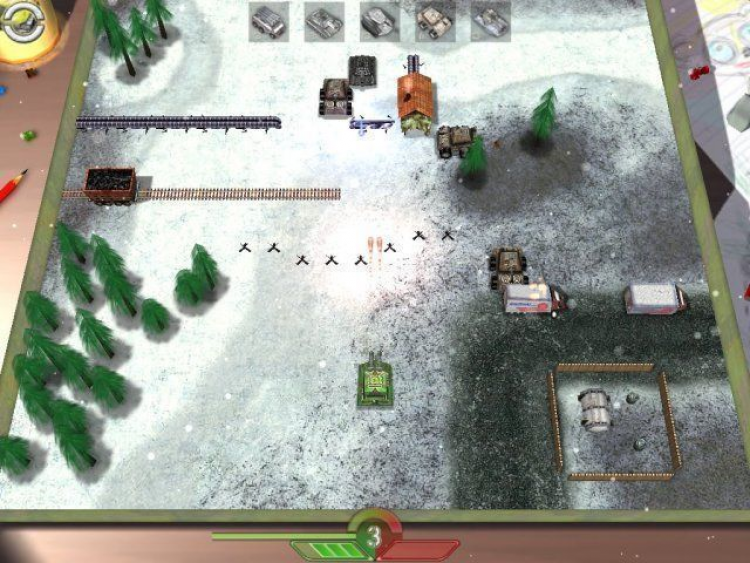Click the circular ring icon in the corner
This screenshot has width=750, height=563.
tap(19, 22)
